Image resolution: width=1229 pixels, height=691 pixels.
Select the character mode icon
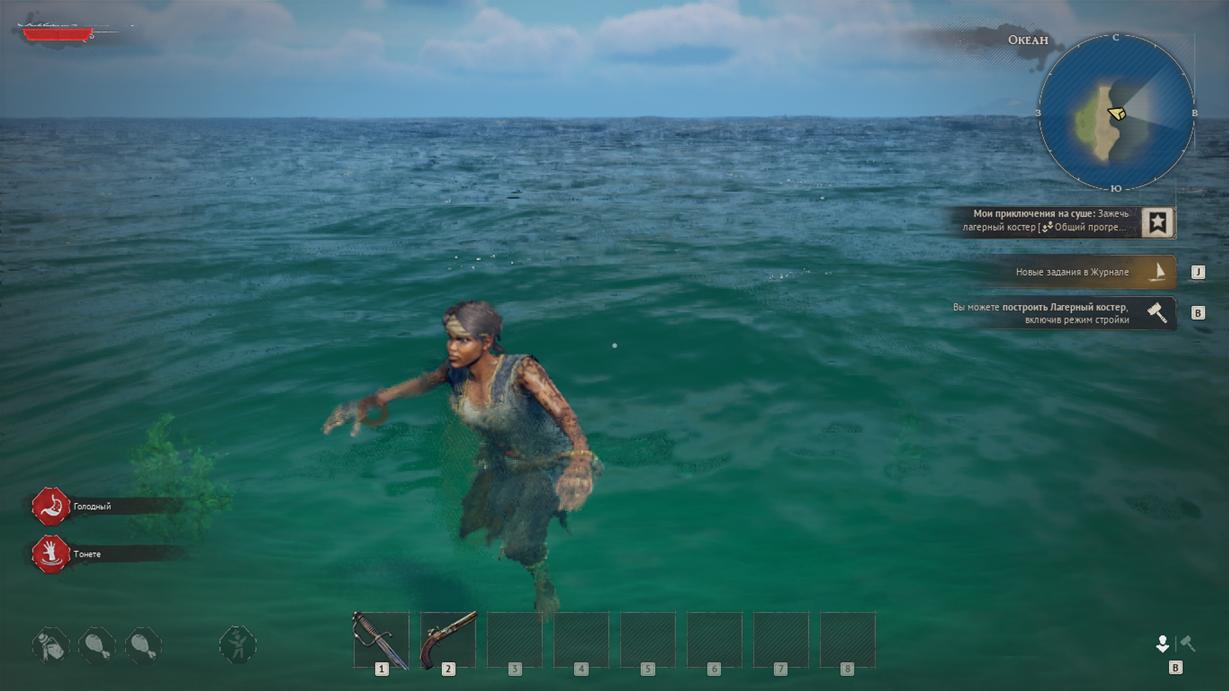[1162, 643]
